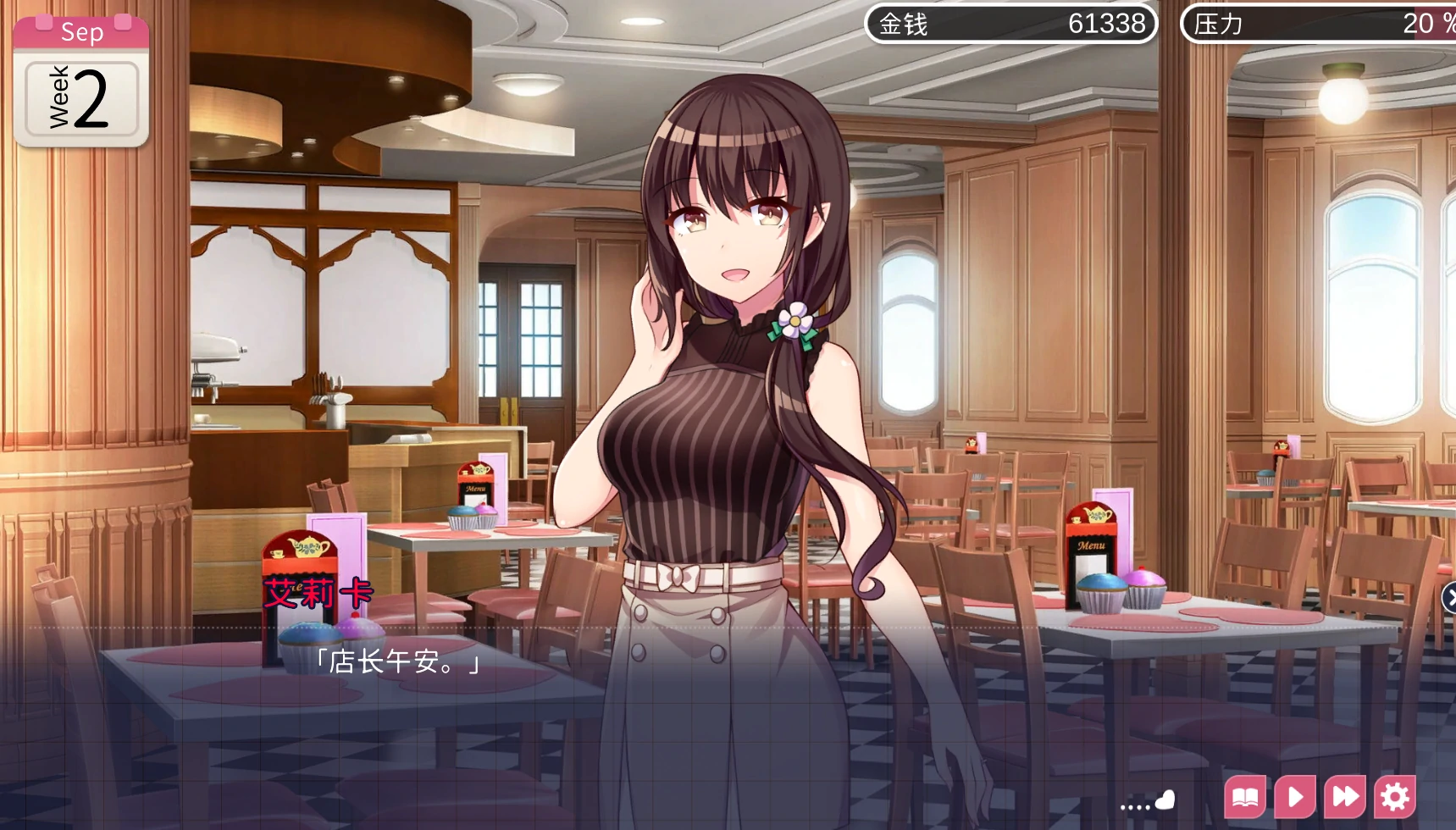The image size is (1456, 830).
Task: Click the Sep Week 2 calendar
Action: click(x=81, y=81)
